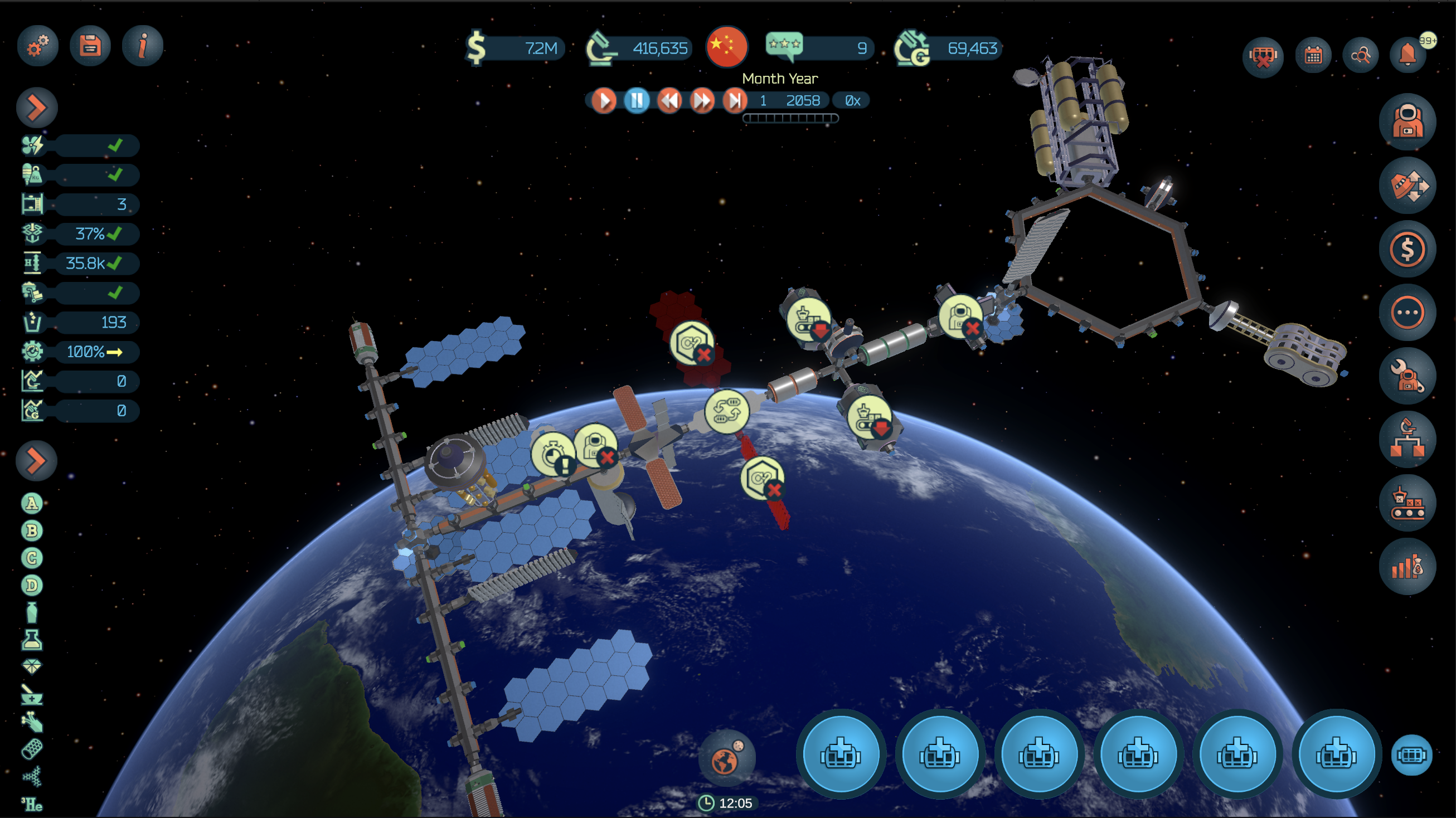Select the helium-3 resource icon
The image size is (1456, 818).
(x=32, y=804)
